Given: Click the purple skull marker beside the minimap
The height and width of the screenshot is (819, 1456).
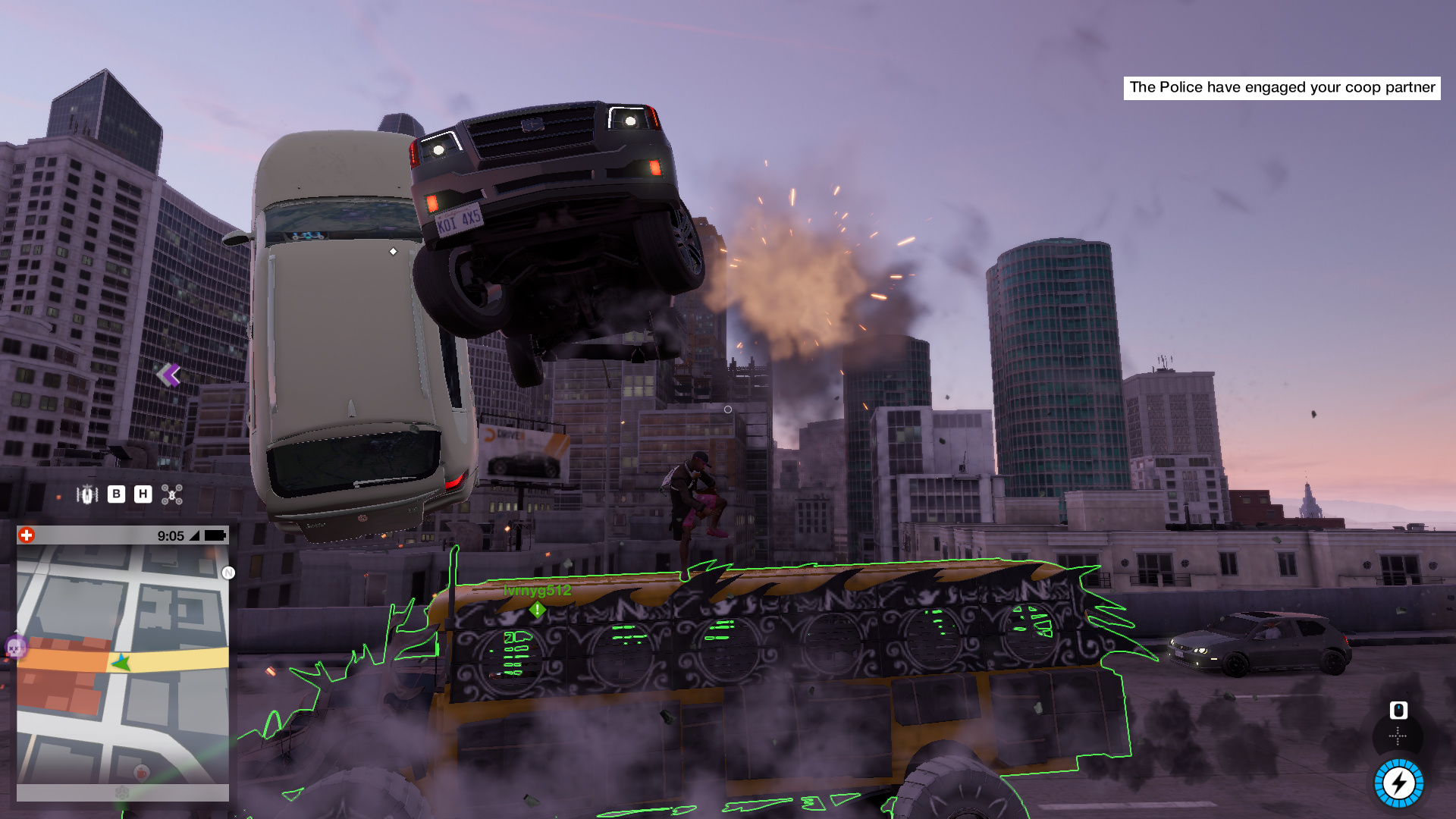Looking at the screenshot, I should pyautogui.click(x=15, y=647).
